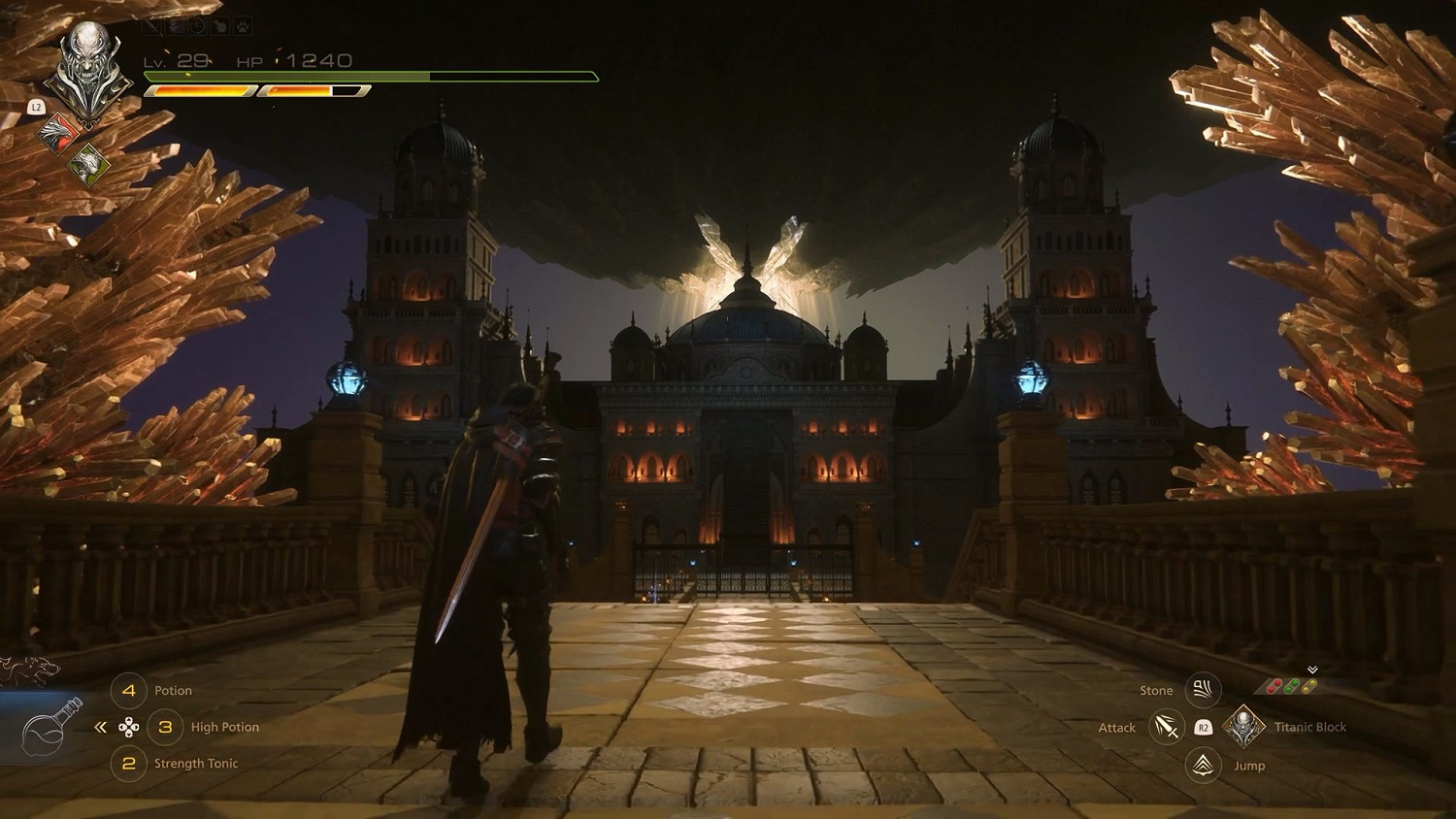Select the red Phoenix Eikon icon
This screenshot has width=1456, height=819.
tap(57, 133)
